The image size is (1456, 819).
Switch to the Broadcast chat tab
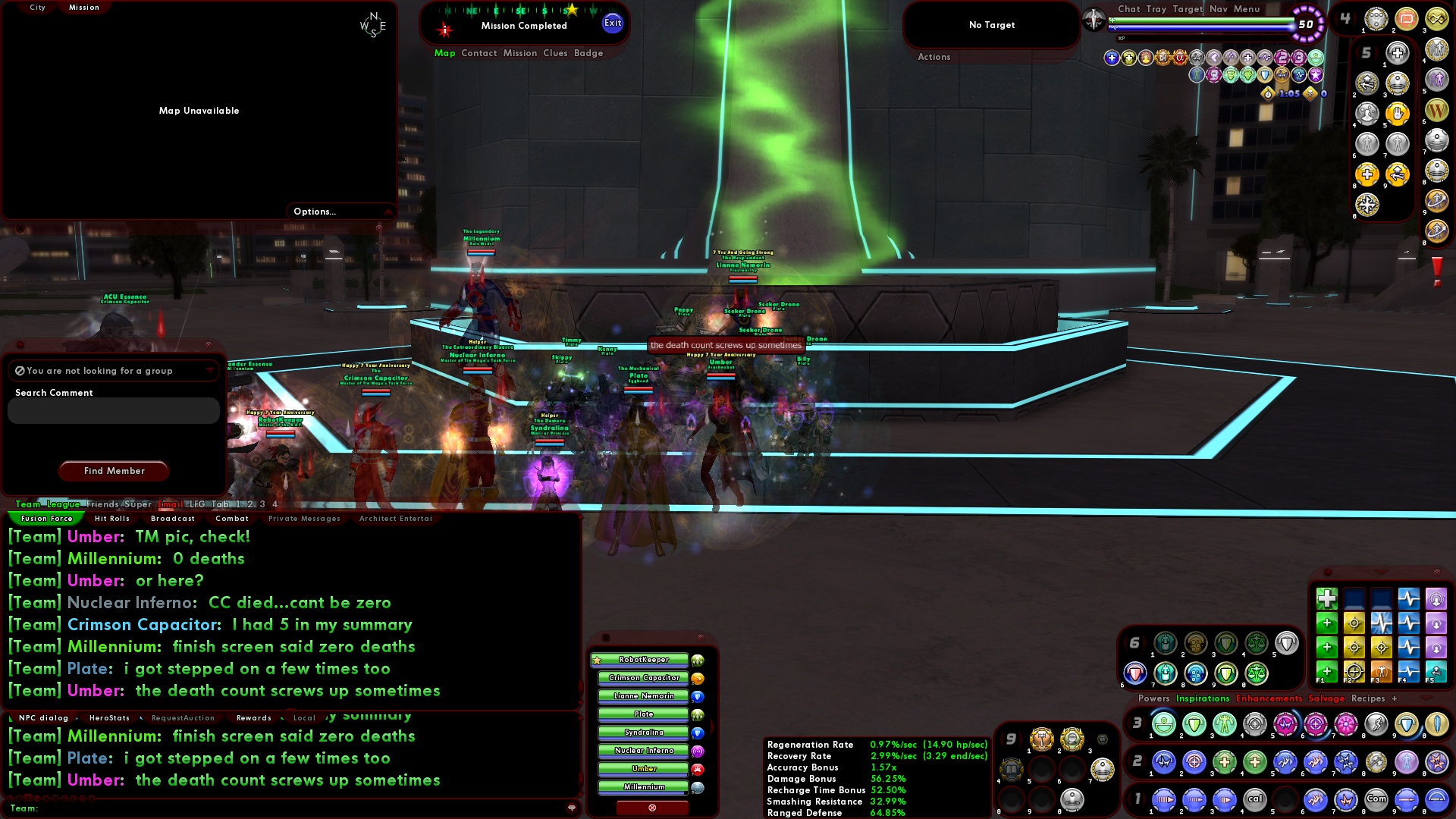click(x=173, y=518)
